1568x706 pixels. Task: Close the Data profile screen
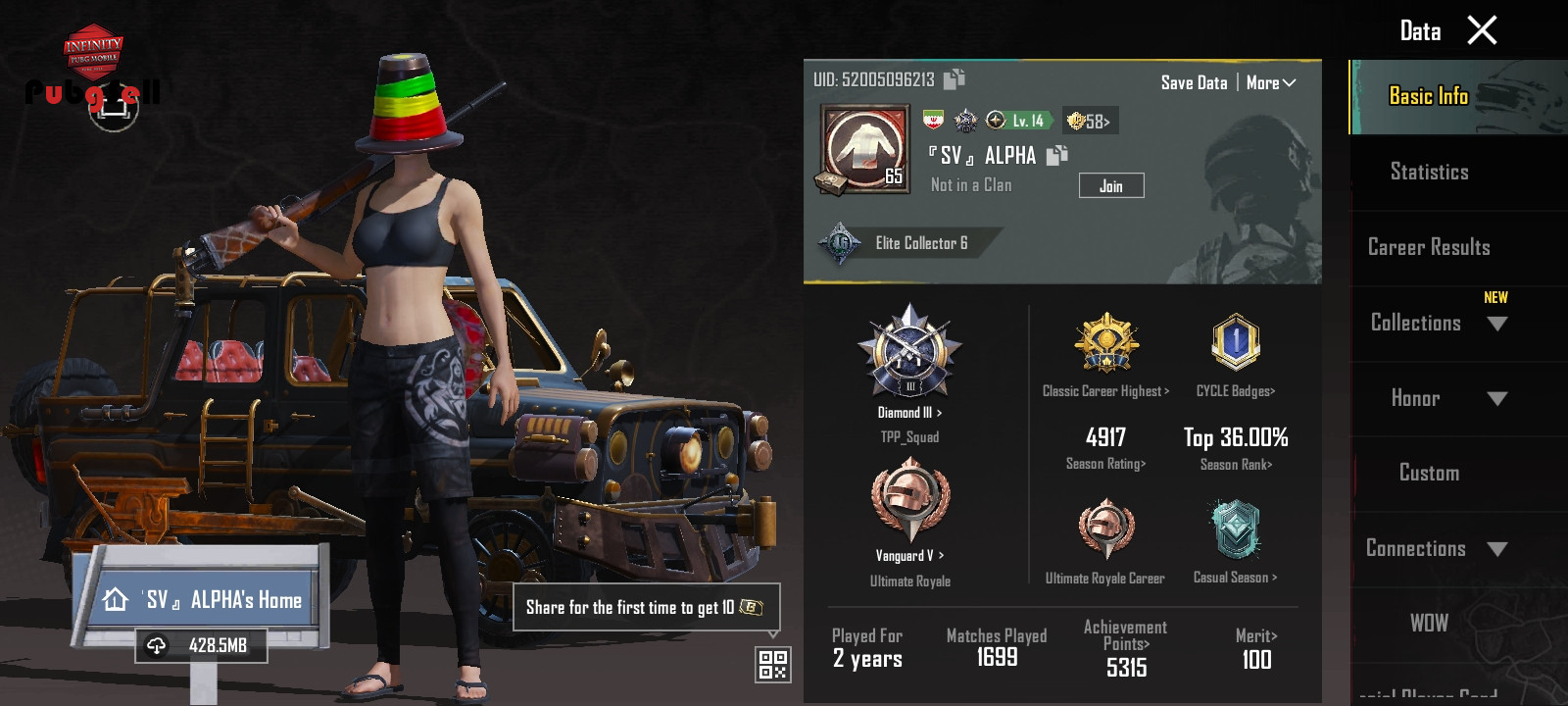point(1482,30)
